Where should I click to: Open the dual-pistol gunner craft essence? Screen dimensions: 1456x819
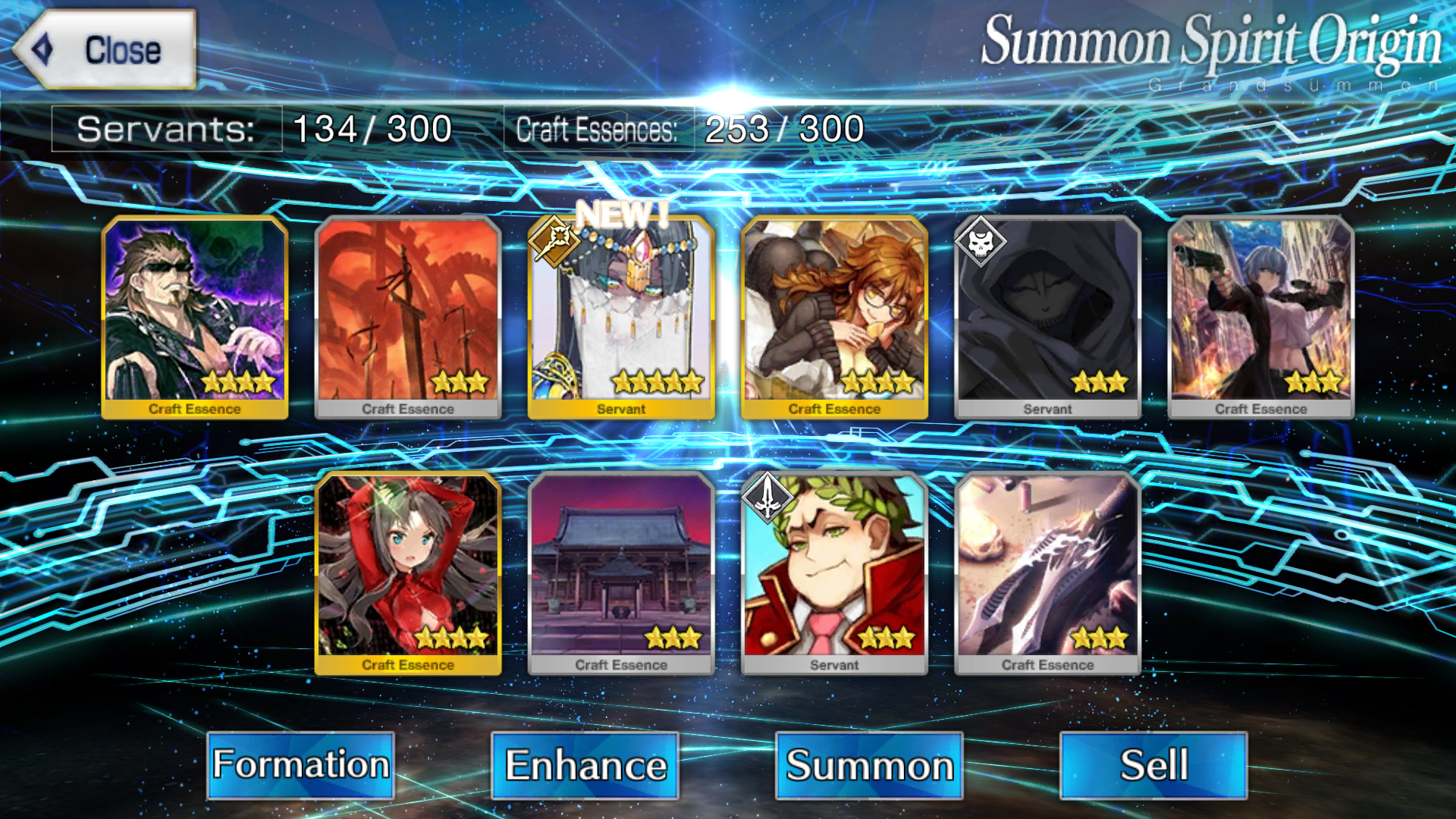click(x=1260, y=315)
